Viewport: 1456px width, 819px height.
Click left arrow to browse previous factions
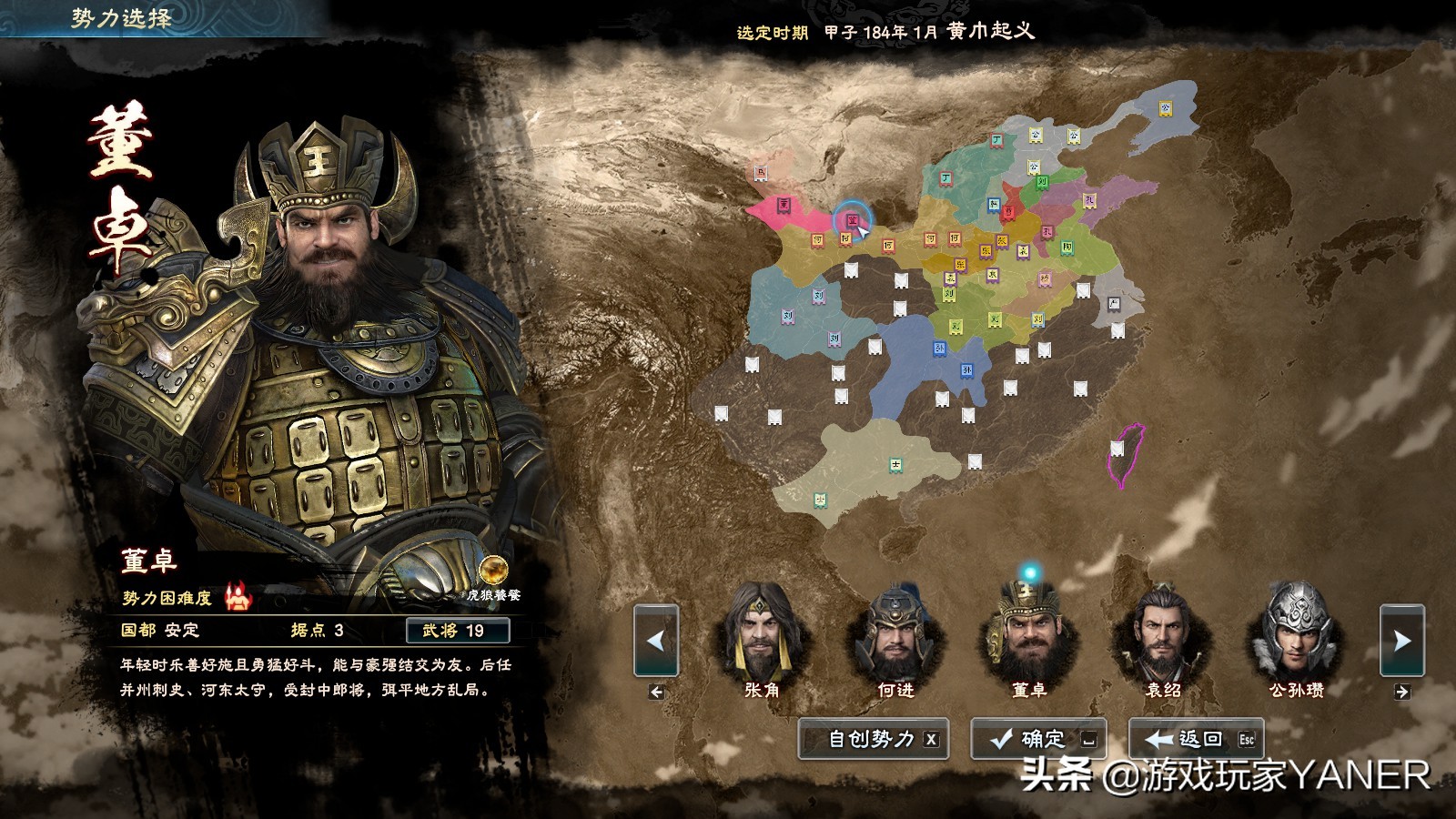click(653, 642)
